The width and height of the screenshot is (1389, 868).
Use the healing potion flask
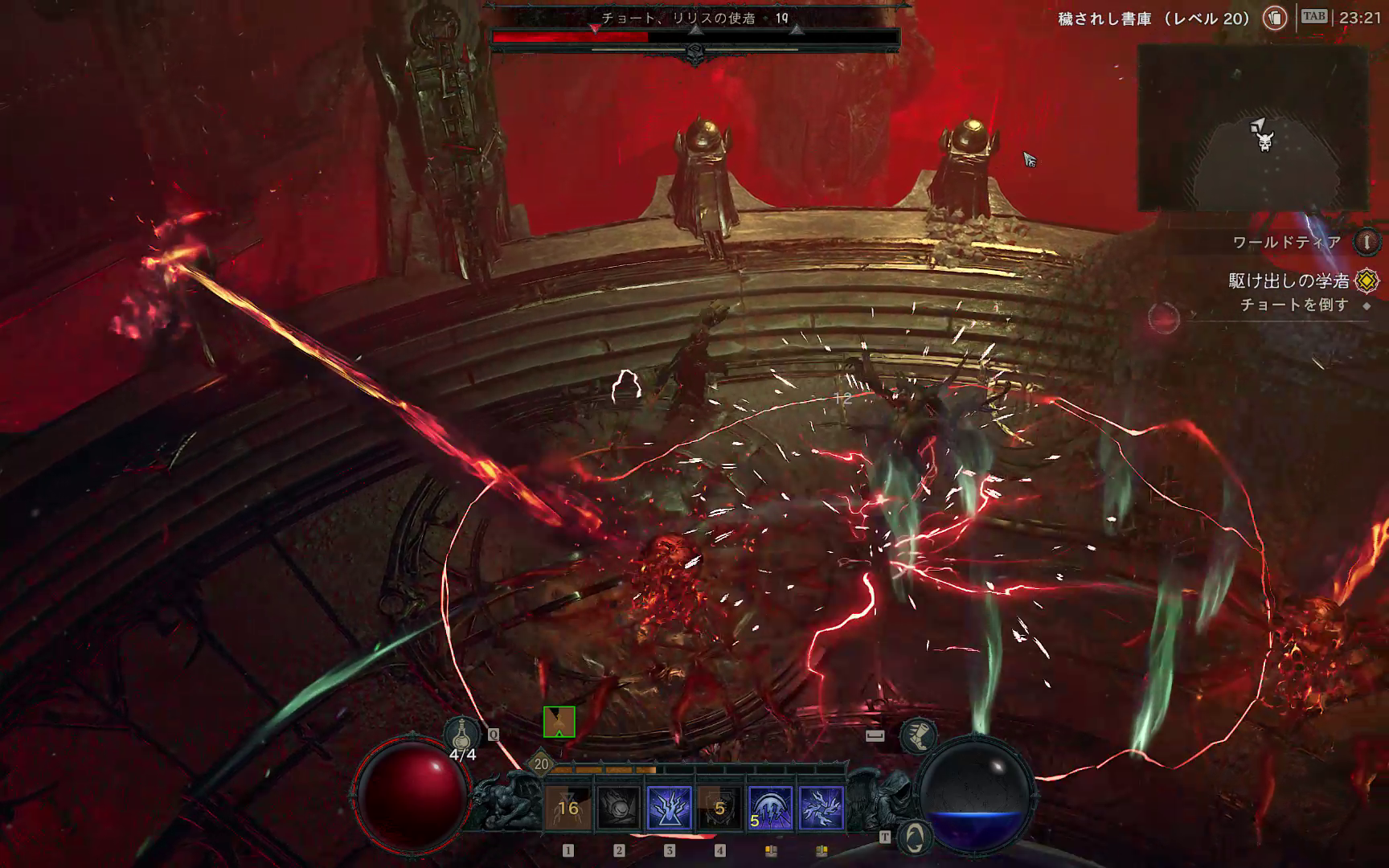pos(462,735)
